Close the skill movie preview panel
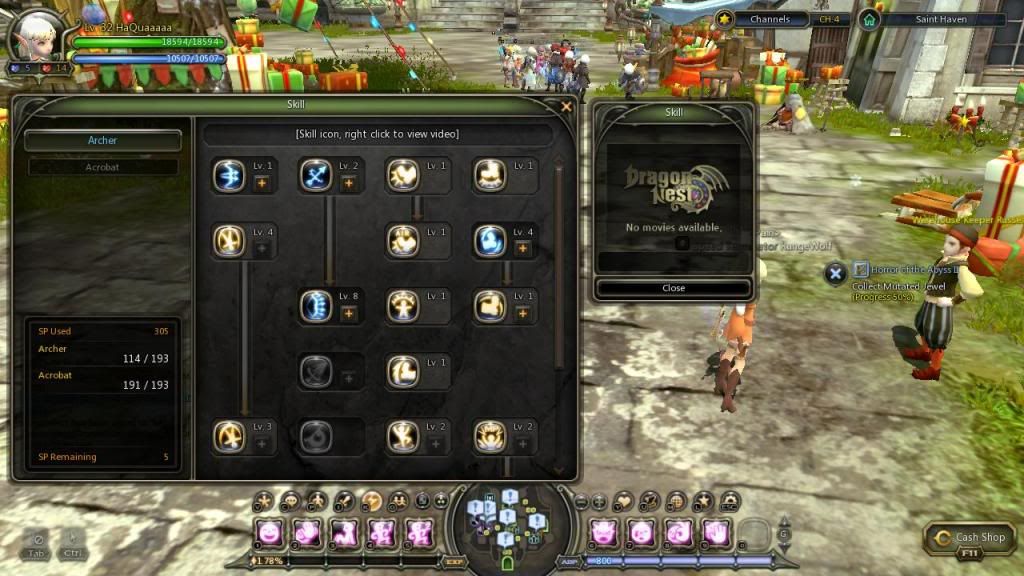The image size is (1024, 576). pyautogui.click(x=673, y=288)
